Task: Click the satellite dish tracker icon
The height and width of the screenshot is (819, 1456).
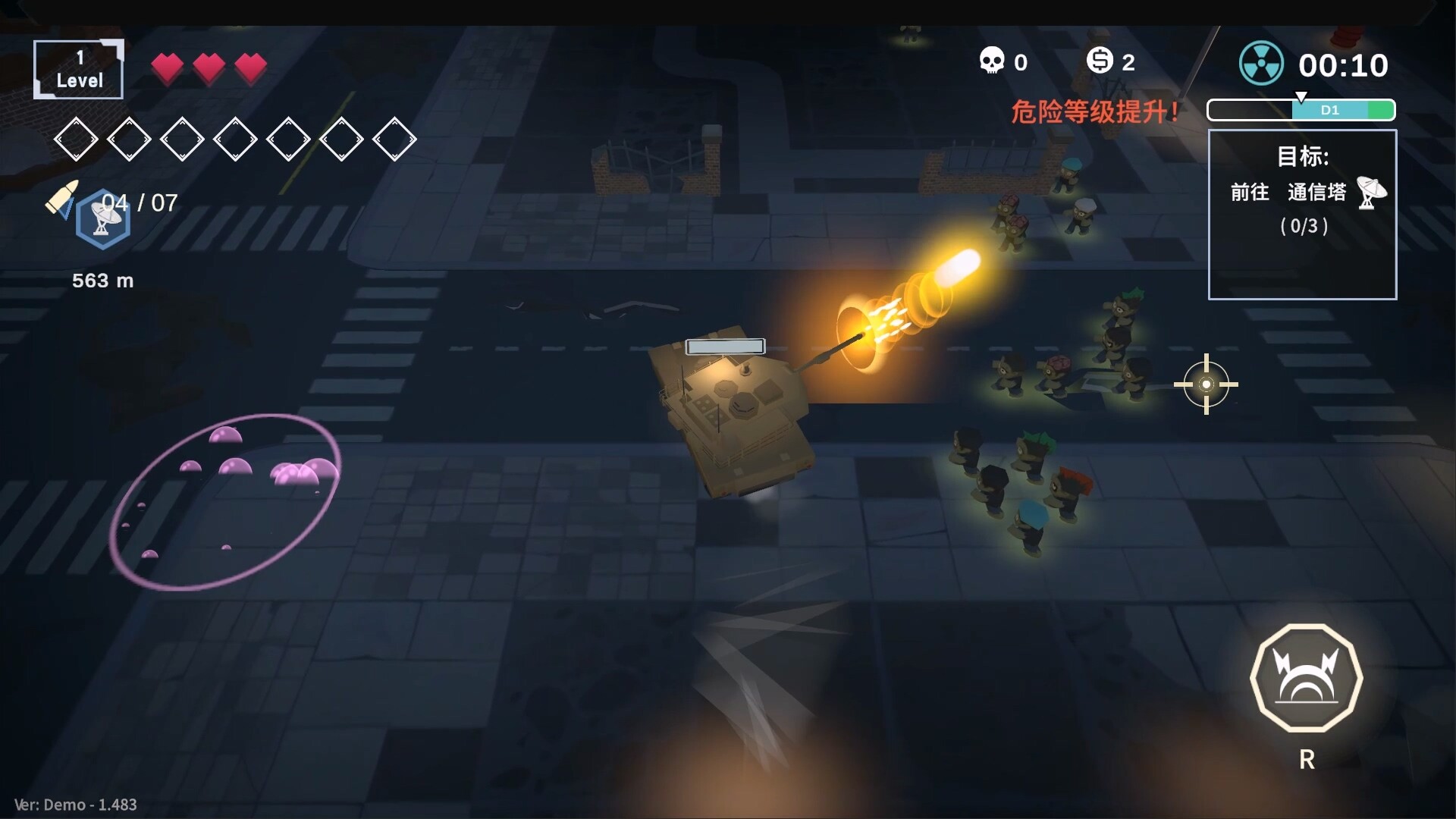Action: (103, 219)
